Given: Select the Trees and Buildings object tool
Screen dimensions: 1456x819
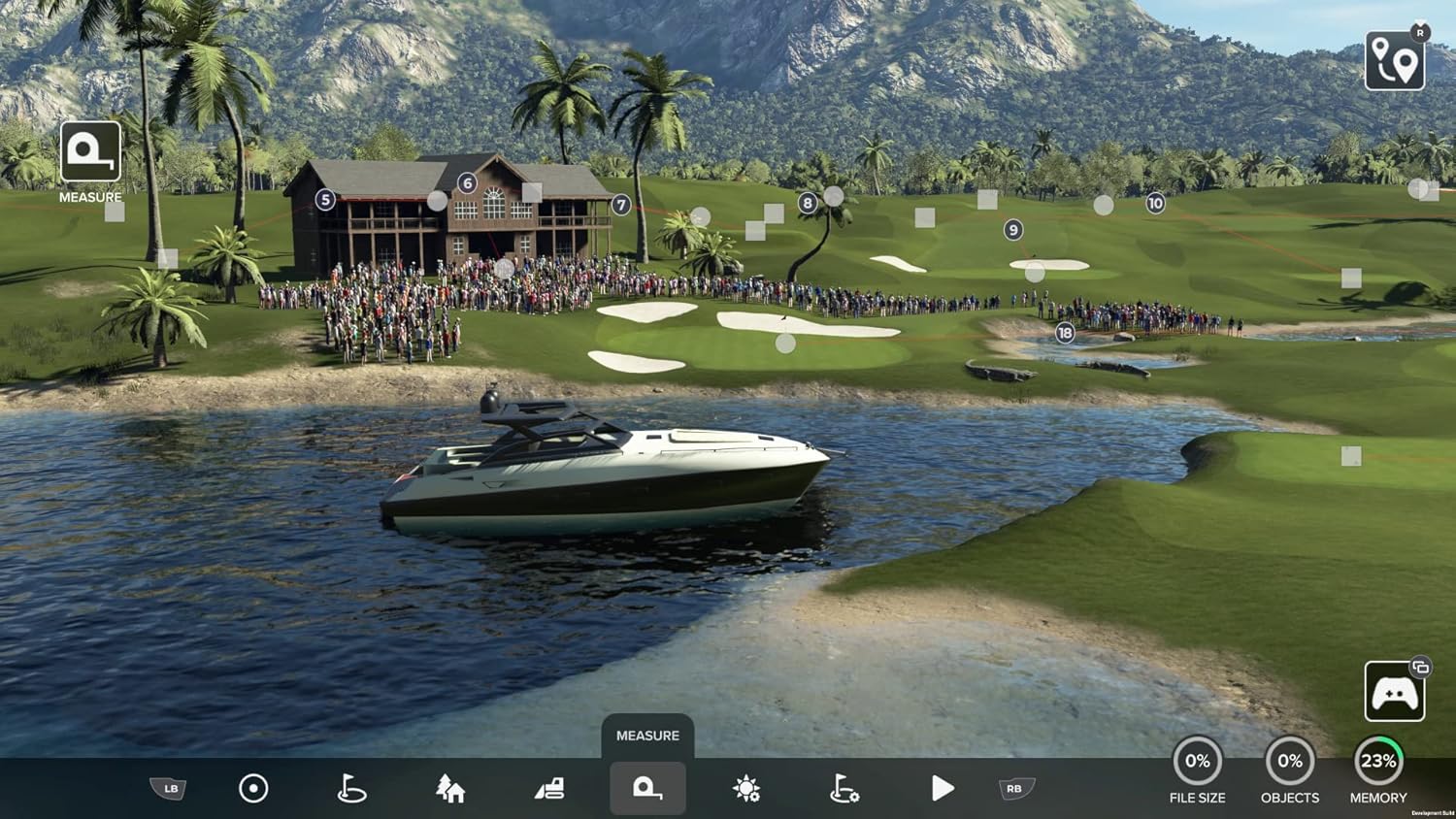Looking at the screenshot, I should [x=449, y=789].
